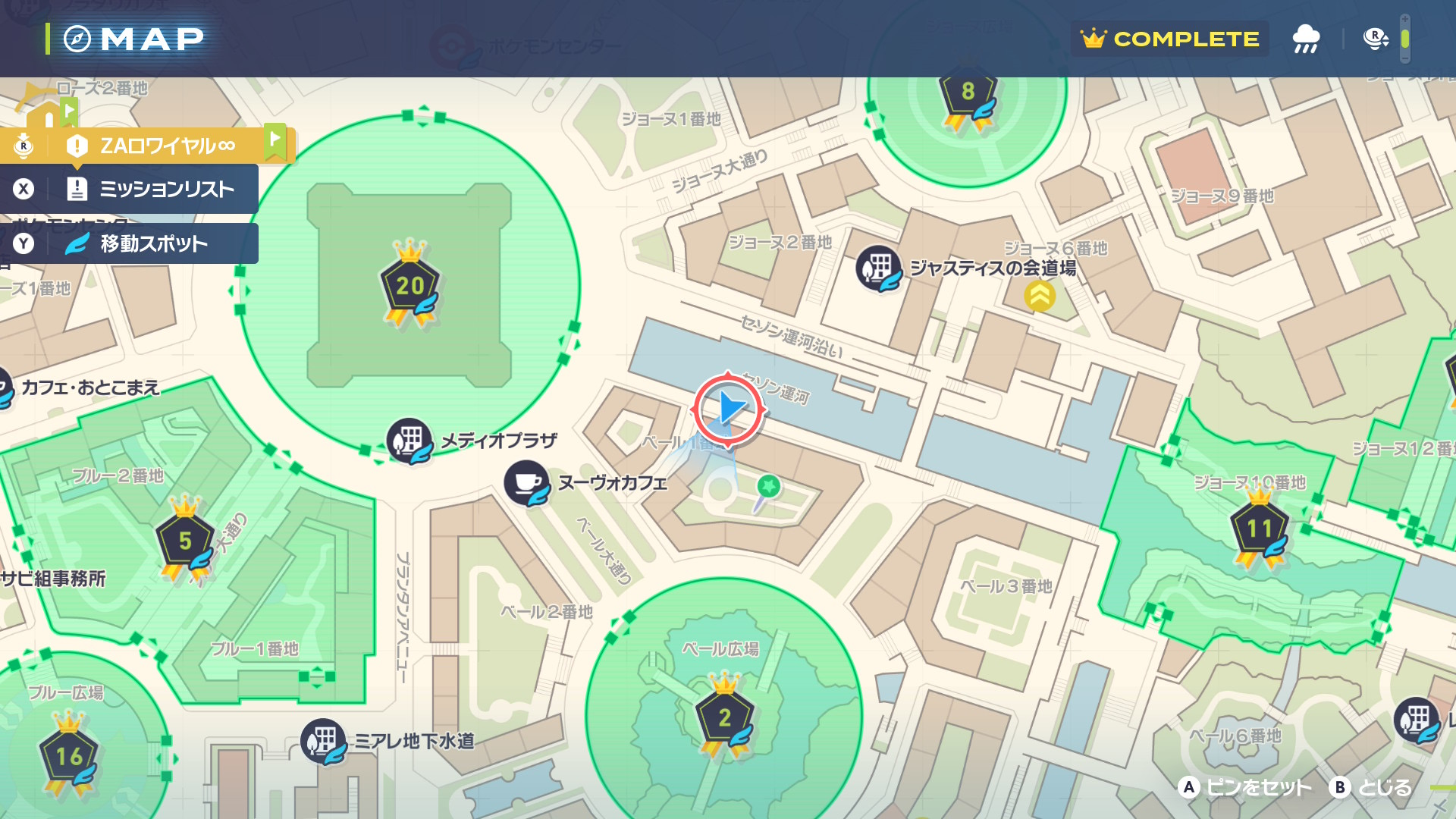
Task: Select the ジャスティスの会道場 building marker
Action: coord(879,268)
